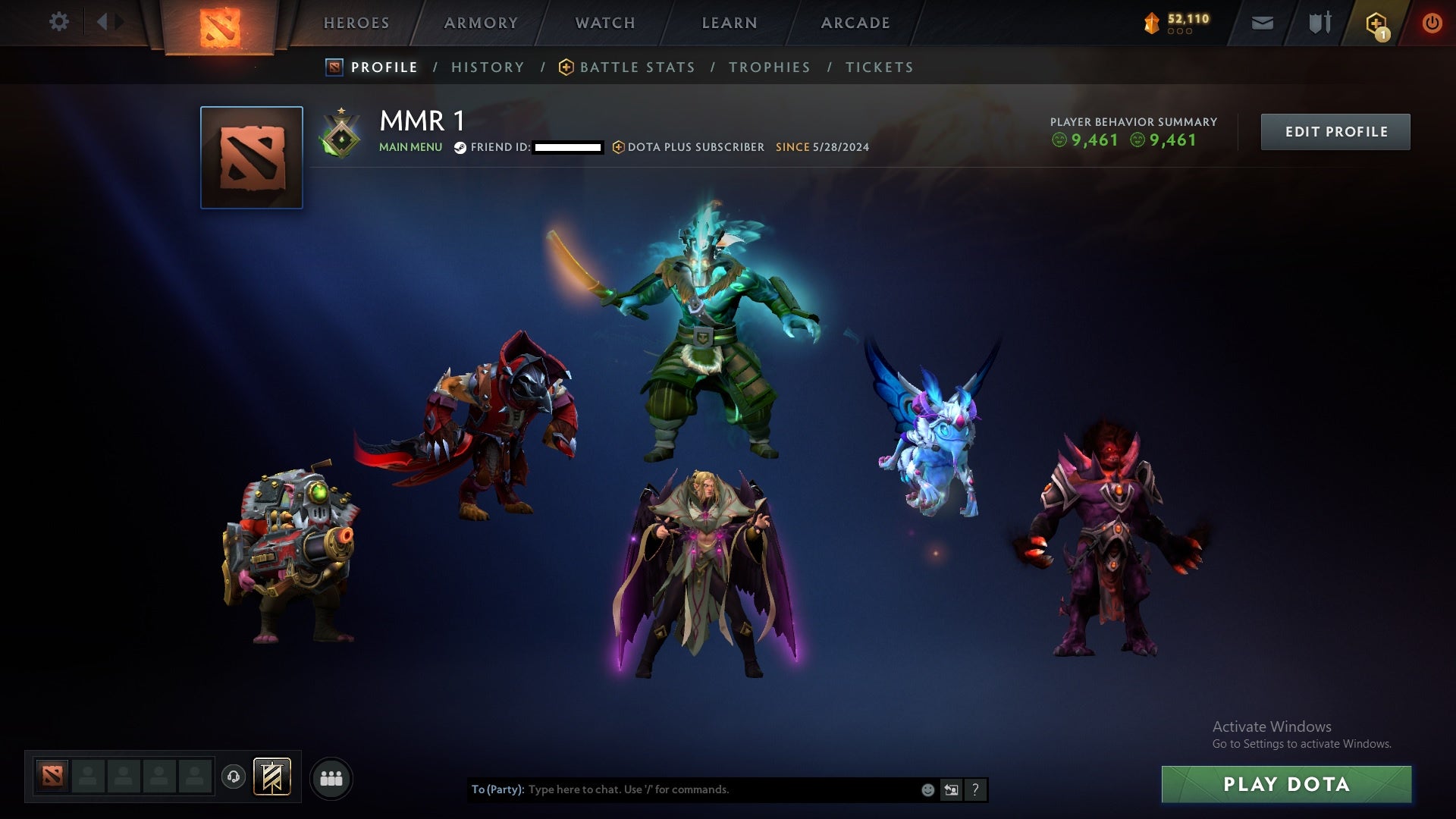Toggle voice chat headset icon
1456x819 pixels.
pos(233,777)
